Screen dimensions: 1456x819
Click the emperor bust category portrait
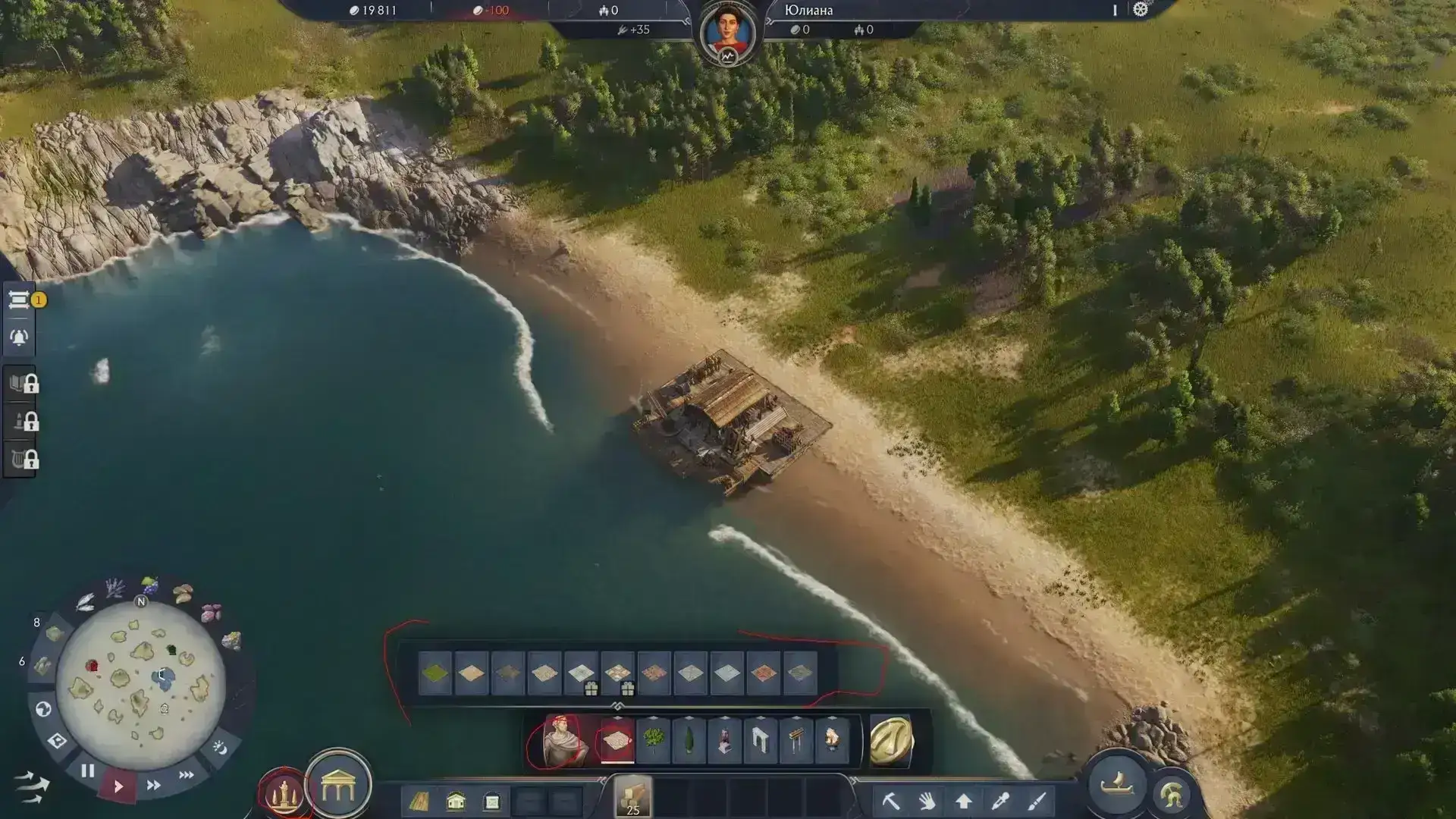[x=561, y=740]
